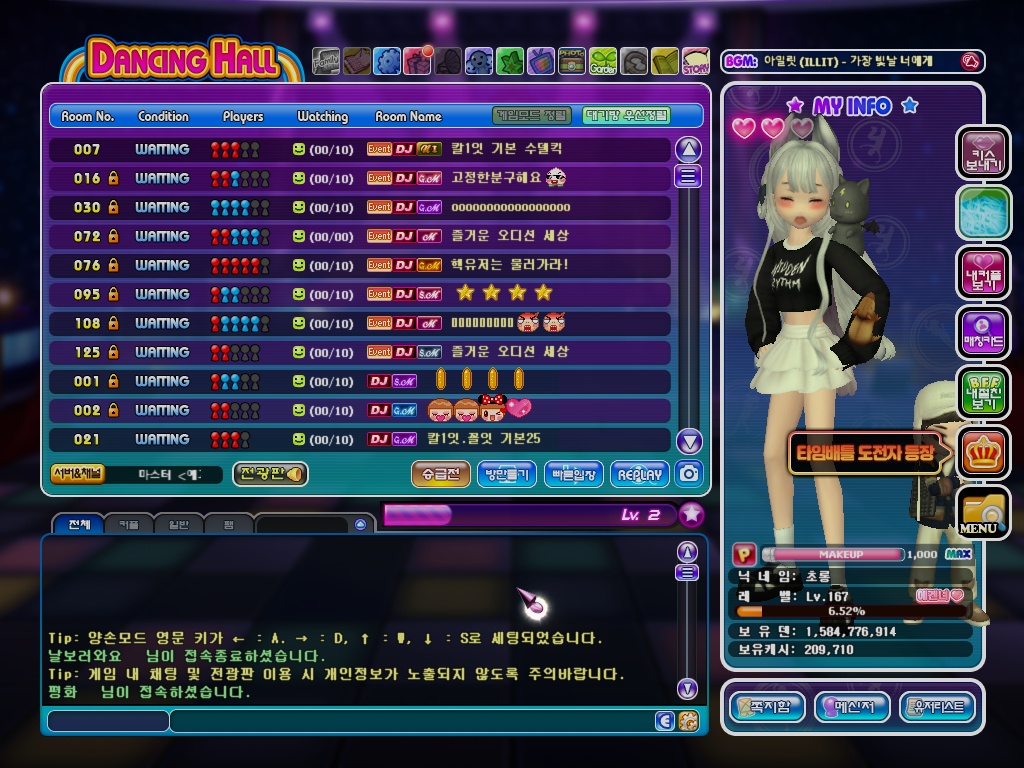Select locked room 076 row
The height and width of the screenshot is (768, 1024).
tap(360, 266)
